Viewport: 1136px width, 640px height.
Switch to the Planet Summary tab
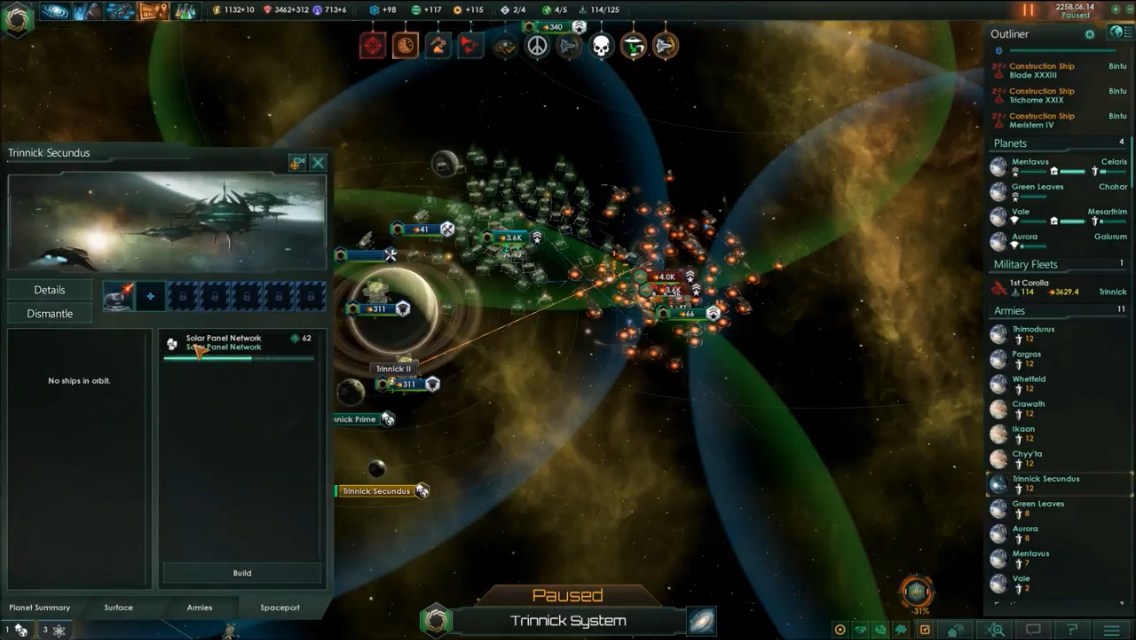pos(40,607)
